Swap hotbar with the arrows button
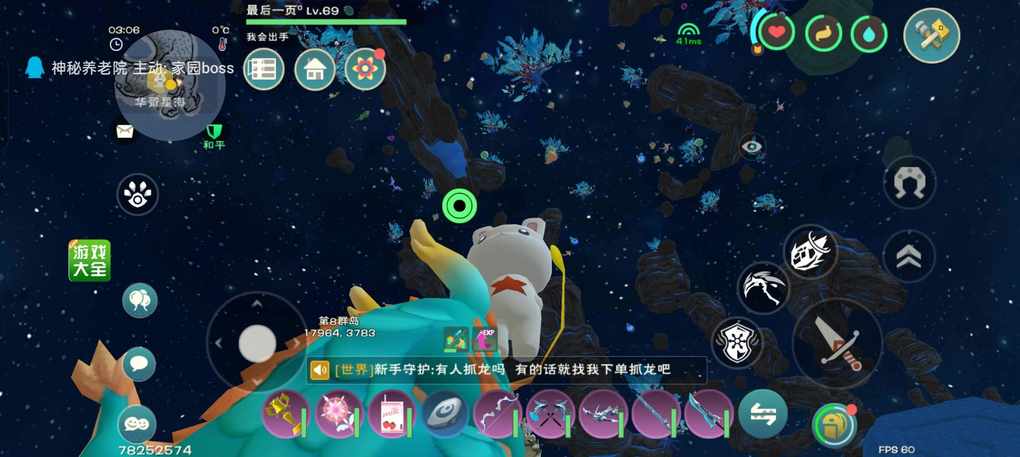The image size is (1020, 457). point(763,413)
